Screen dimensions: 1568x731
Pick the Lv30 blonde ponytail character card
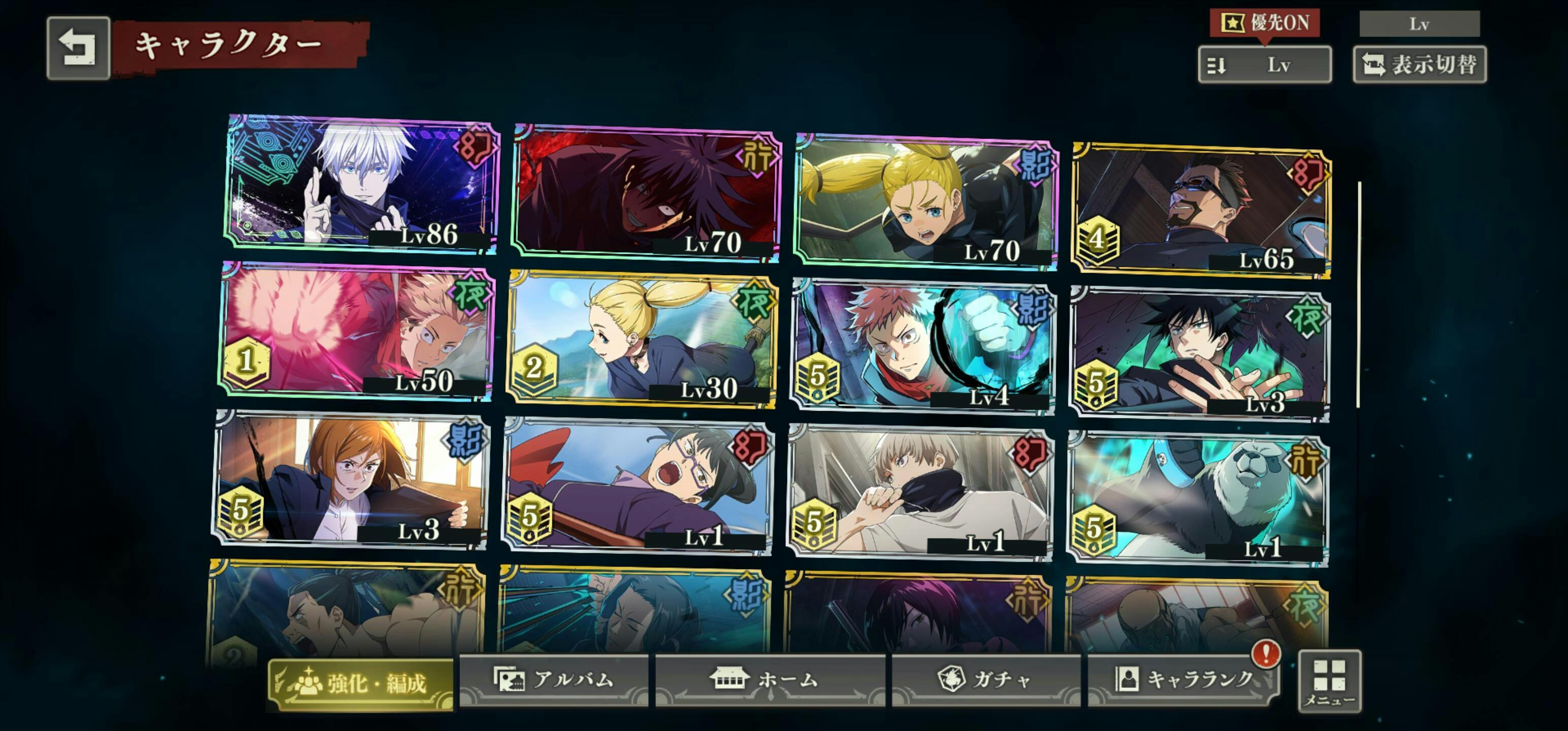641,339
